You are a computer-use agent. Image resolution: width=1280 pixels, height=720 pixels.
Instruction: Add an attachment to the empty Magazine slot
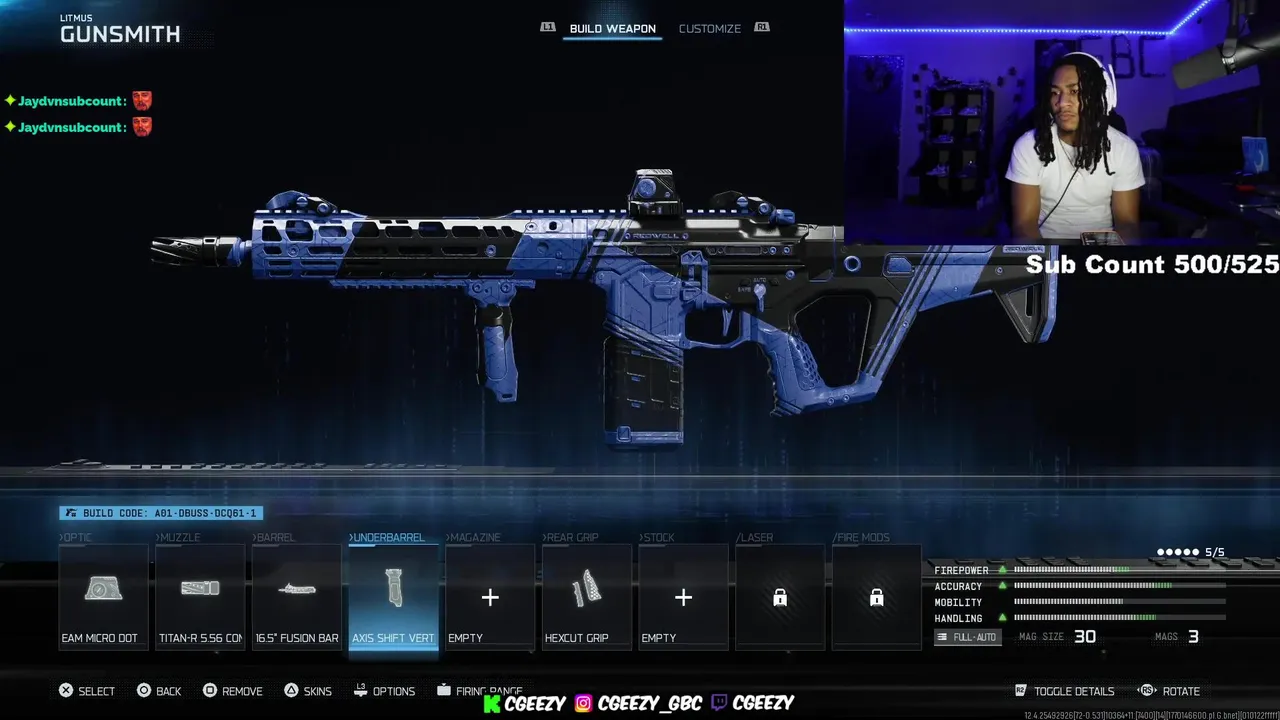490,597
